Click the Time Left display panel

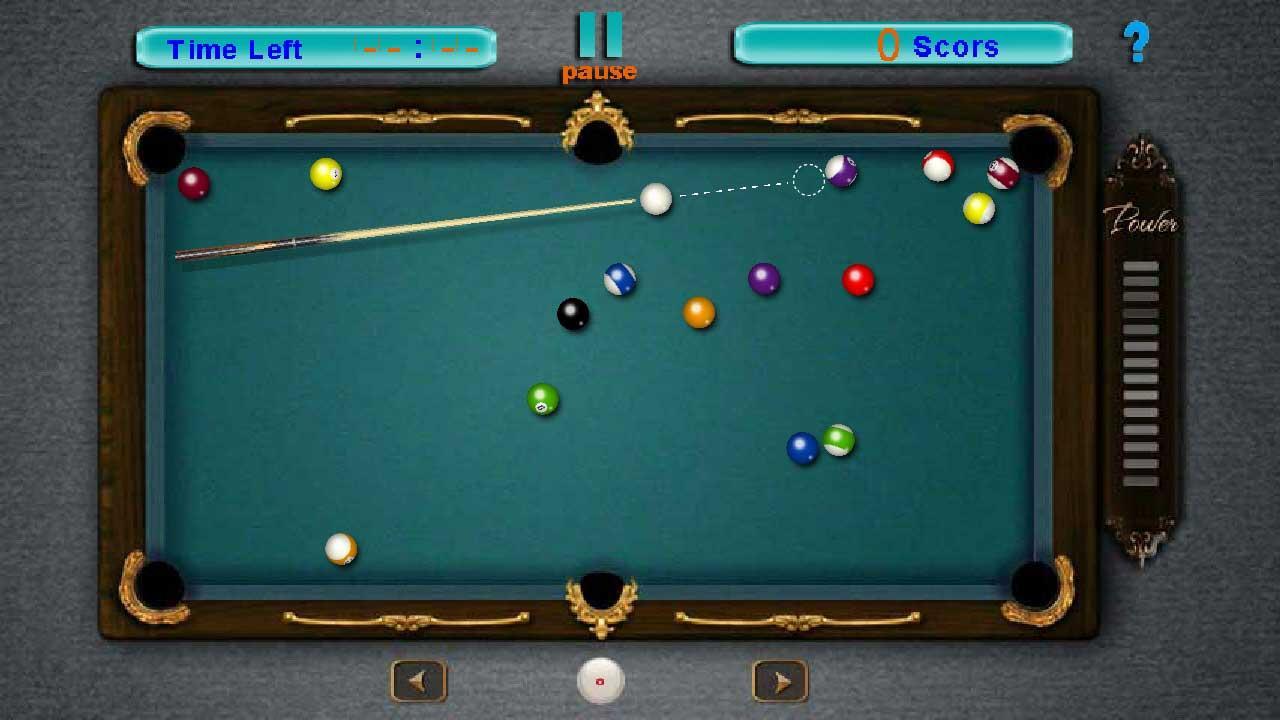315,47
